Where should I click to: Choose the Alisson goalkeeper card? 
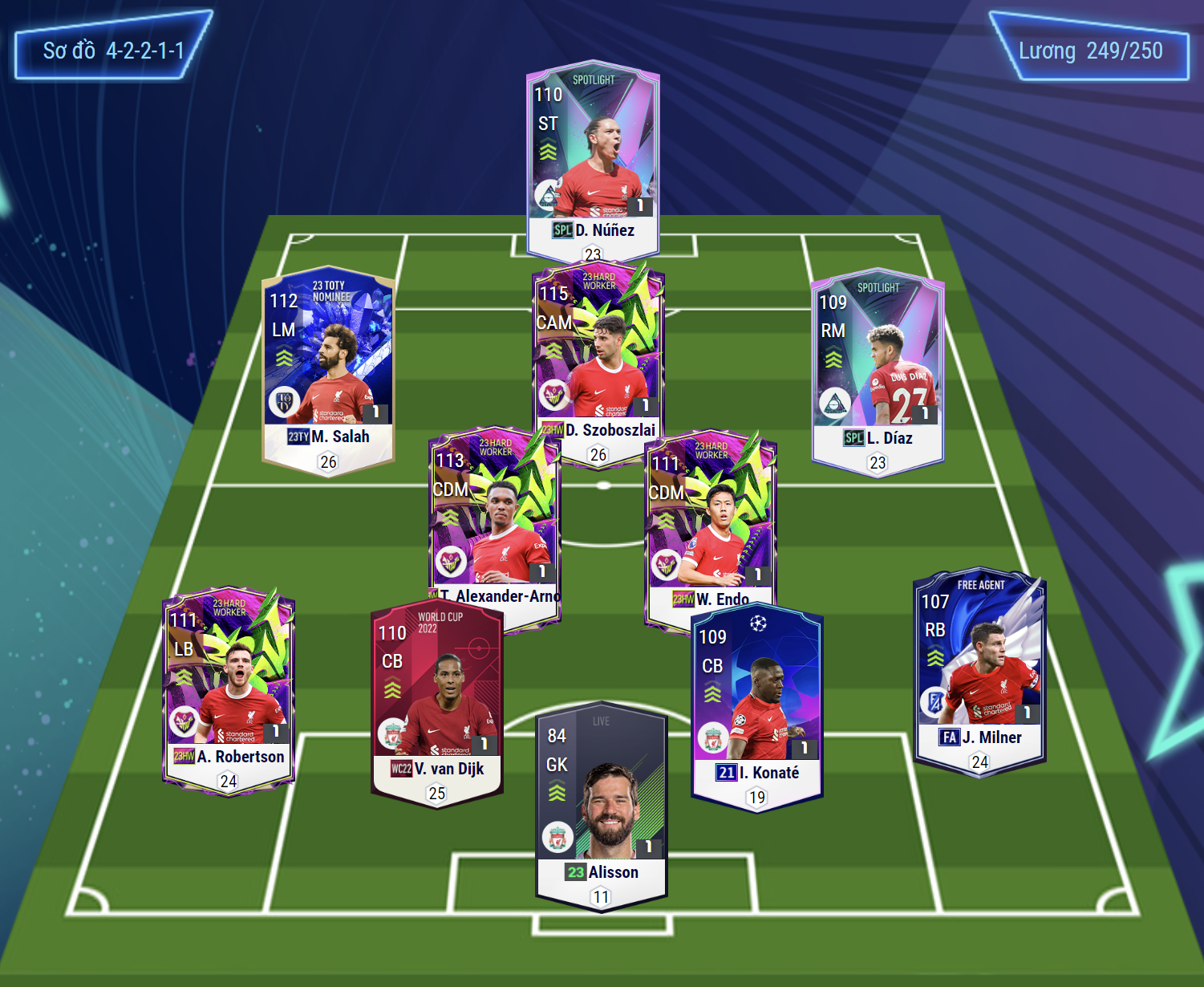pyautogui.click(x=602, y=802)
